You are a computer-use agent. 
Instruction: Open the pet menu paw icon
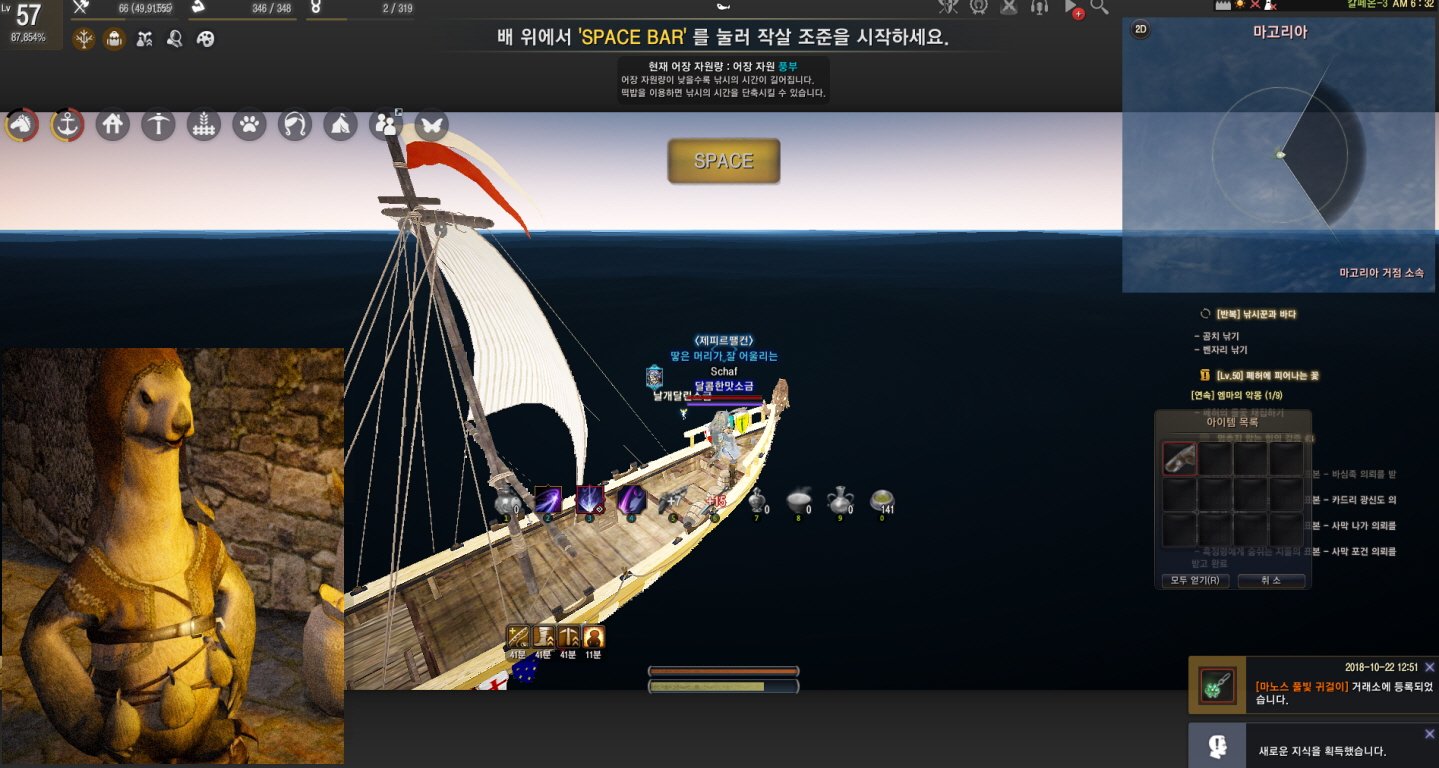(x=249, y=124)
